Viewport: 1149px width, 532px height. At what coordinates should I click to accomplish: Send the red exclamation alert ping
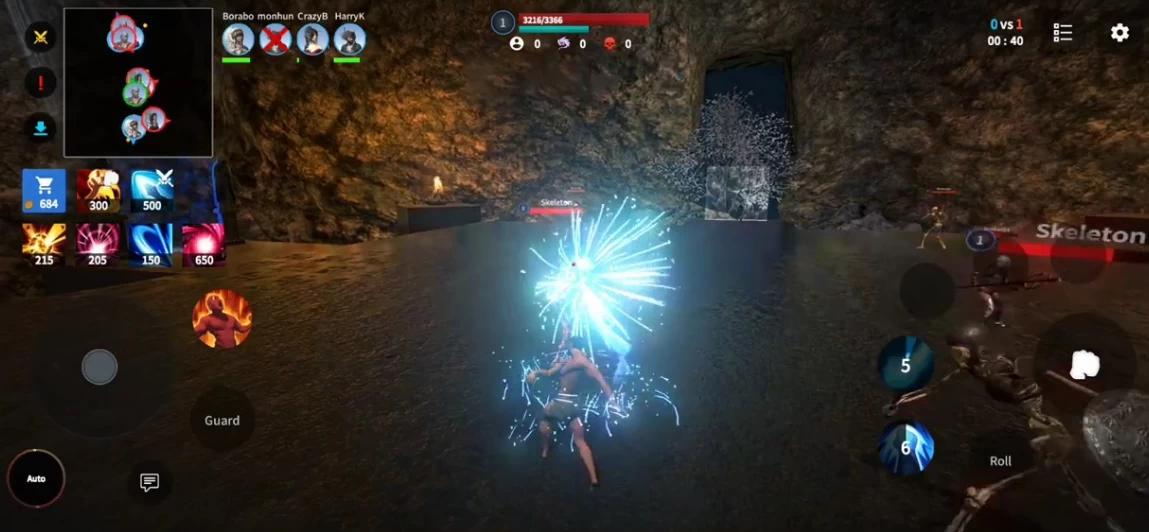click(40, 83)
